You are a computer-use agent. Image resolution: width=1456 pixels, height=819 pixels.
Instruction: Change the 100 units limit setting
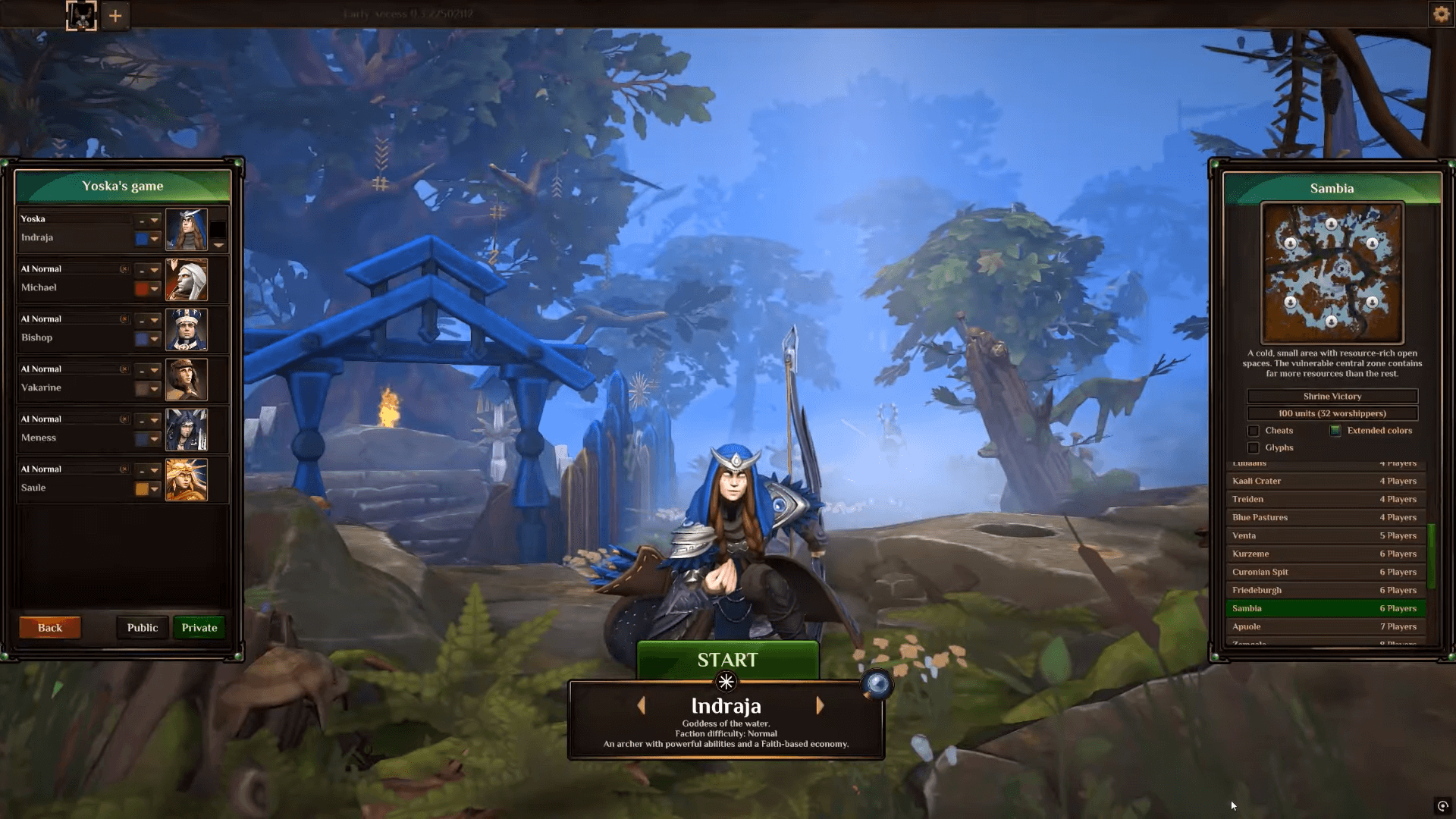1332,413
